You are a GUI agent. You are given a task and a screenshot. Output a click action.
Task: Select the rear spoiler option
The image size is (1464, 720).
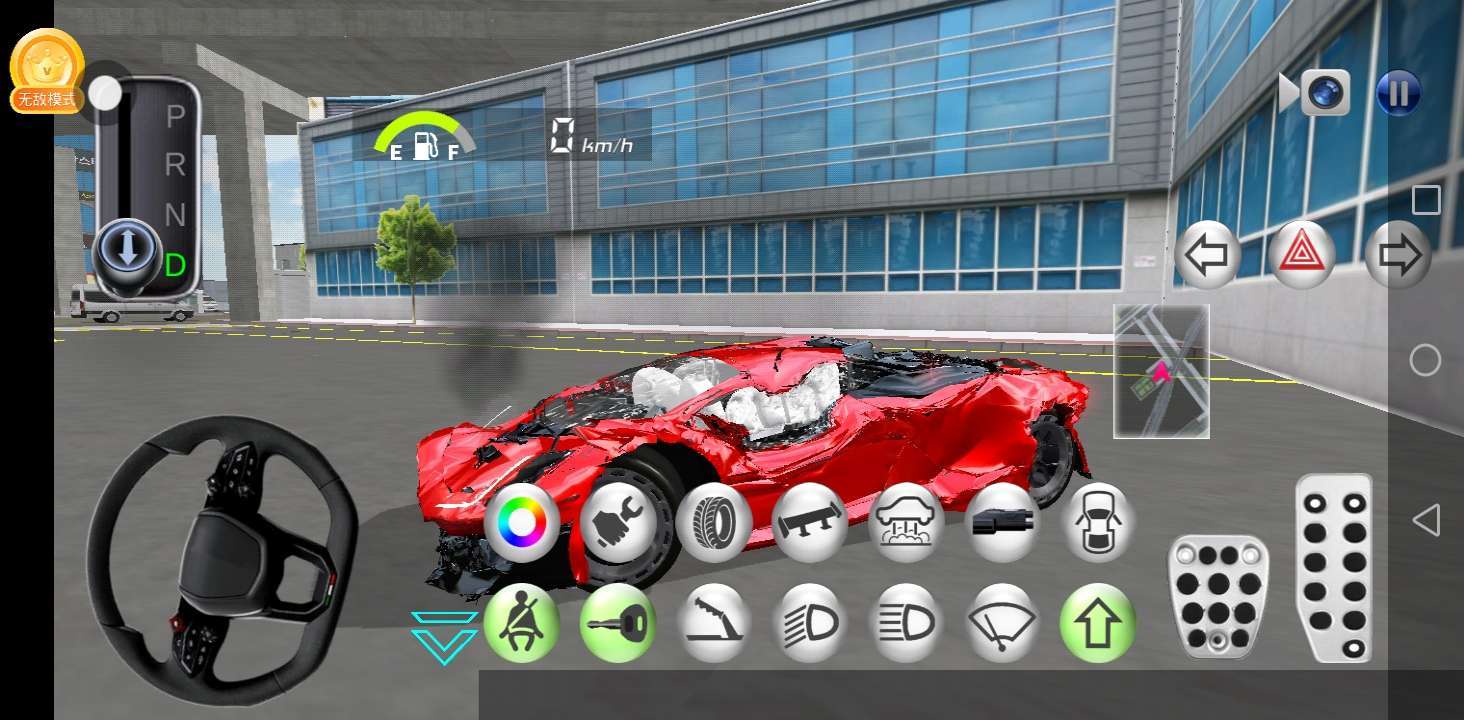pos(810,522)
